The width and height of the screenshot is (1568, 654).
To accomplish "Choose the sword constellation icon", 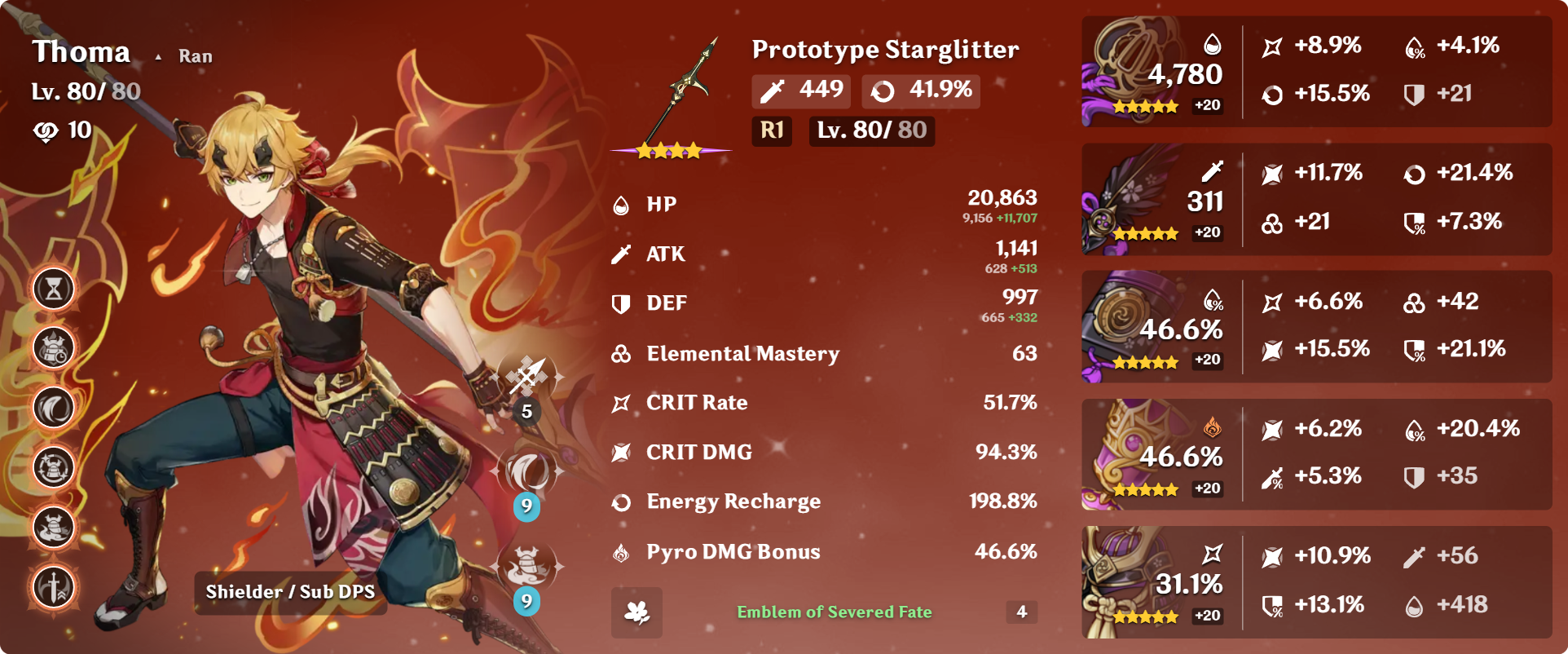I will point(54,587).
